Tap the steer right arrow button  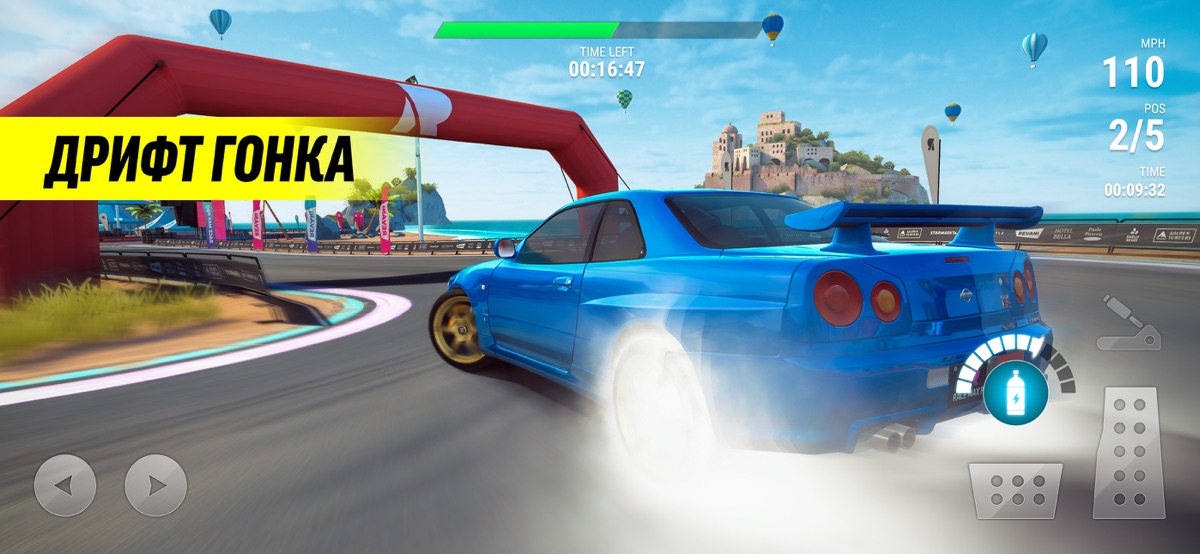coord(155,485)
